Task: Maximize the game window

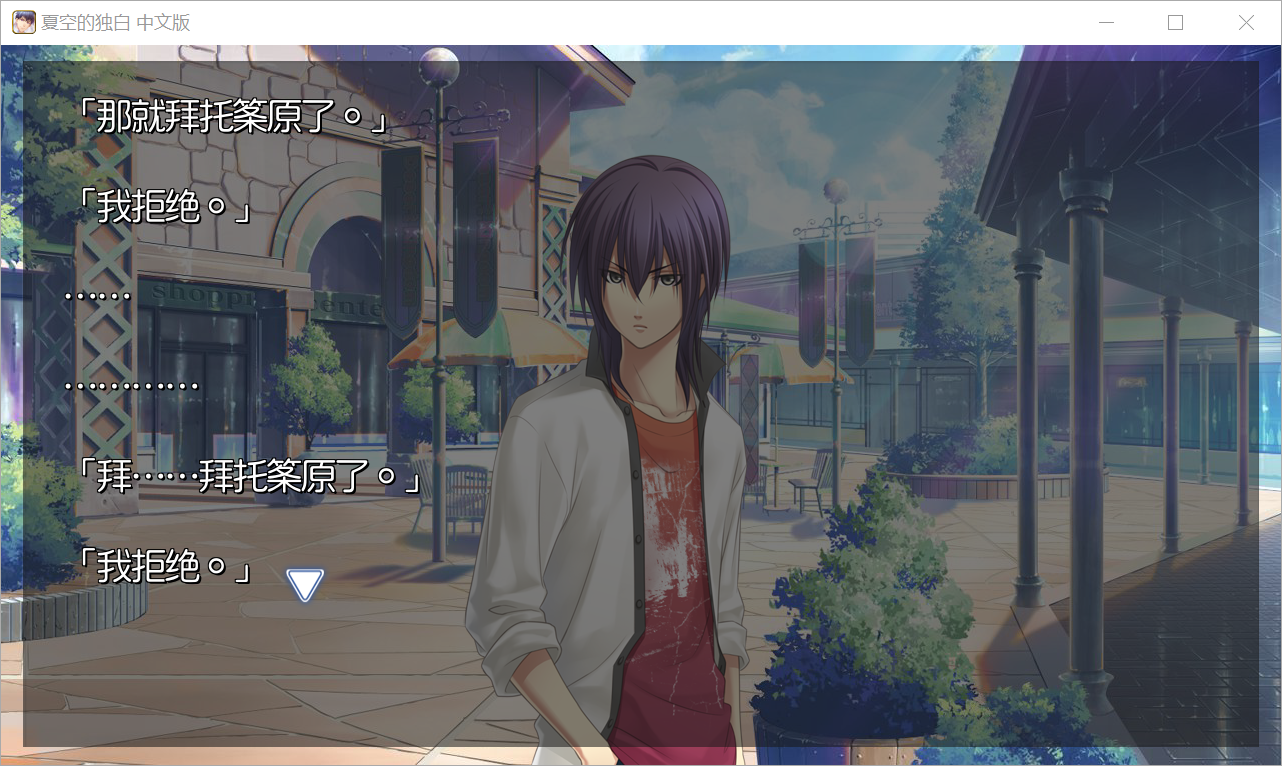Action: tap(1176, 23)
